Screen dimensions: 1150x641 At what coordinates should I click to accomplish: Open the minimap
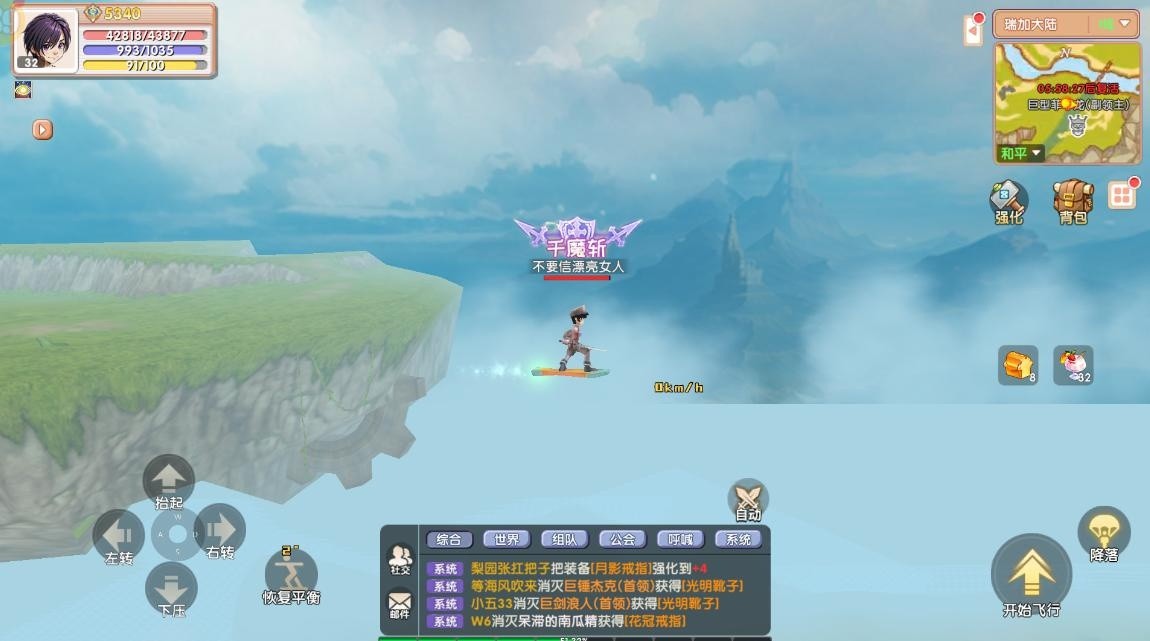click(x=1067, y=102)
